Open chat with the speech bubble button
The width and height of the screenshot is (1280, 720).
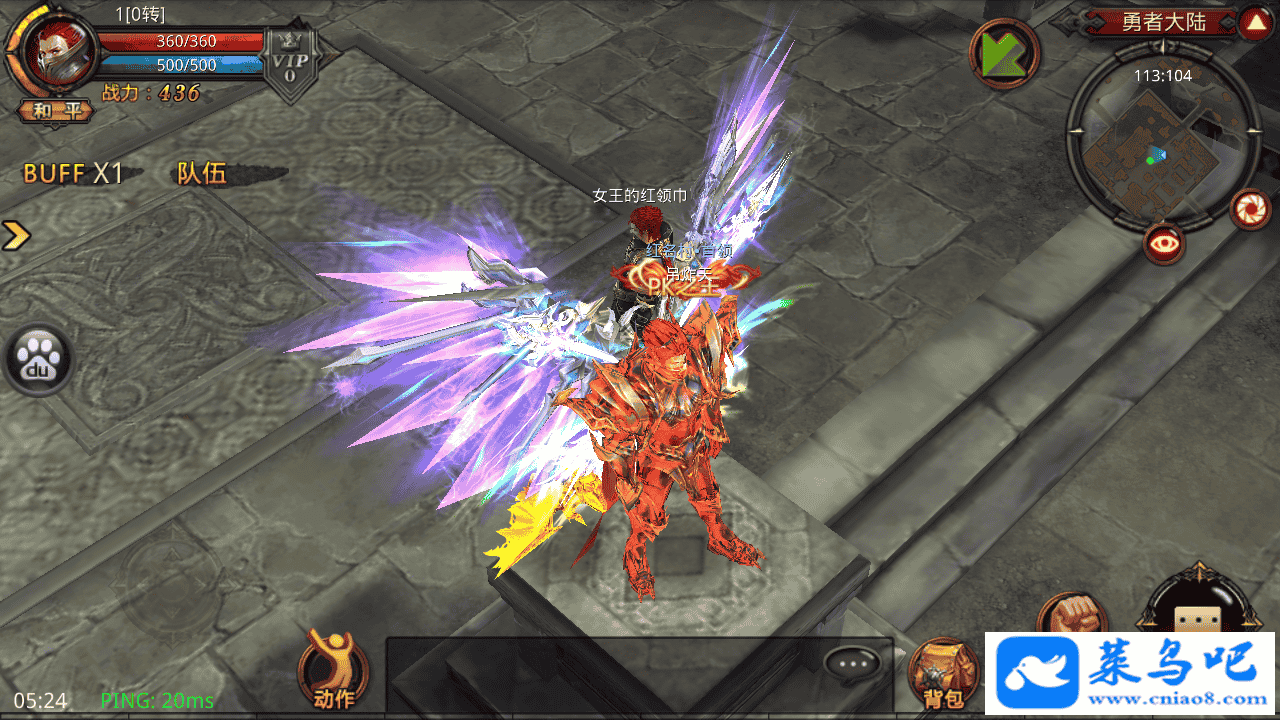(x=853, y=663)
